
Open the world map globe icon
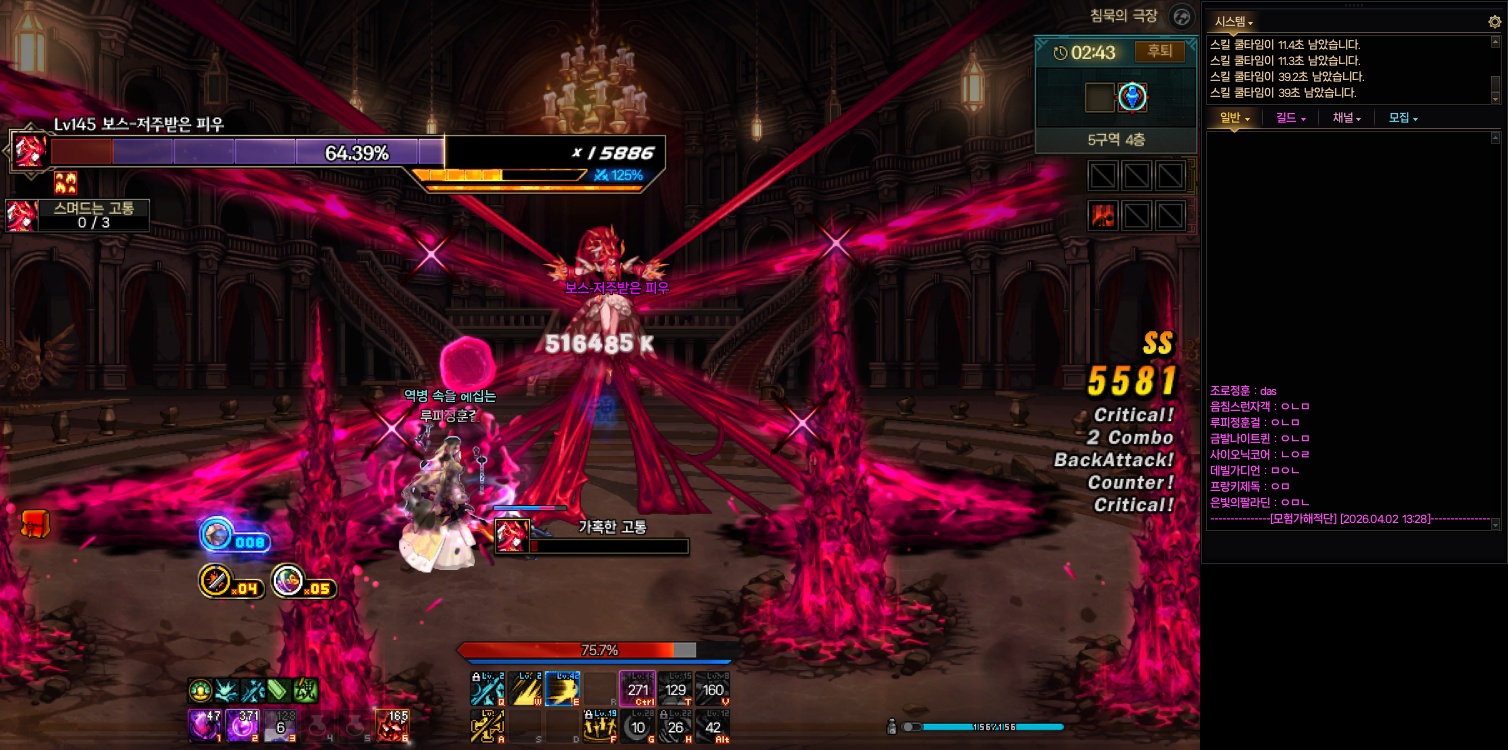[1182, 17]
